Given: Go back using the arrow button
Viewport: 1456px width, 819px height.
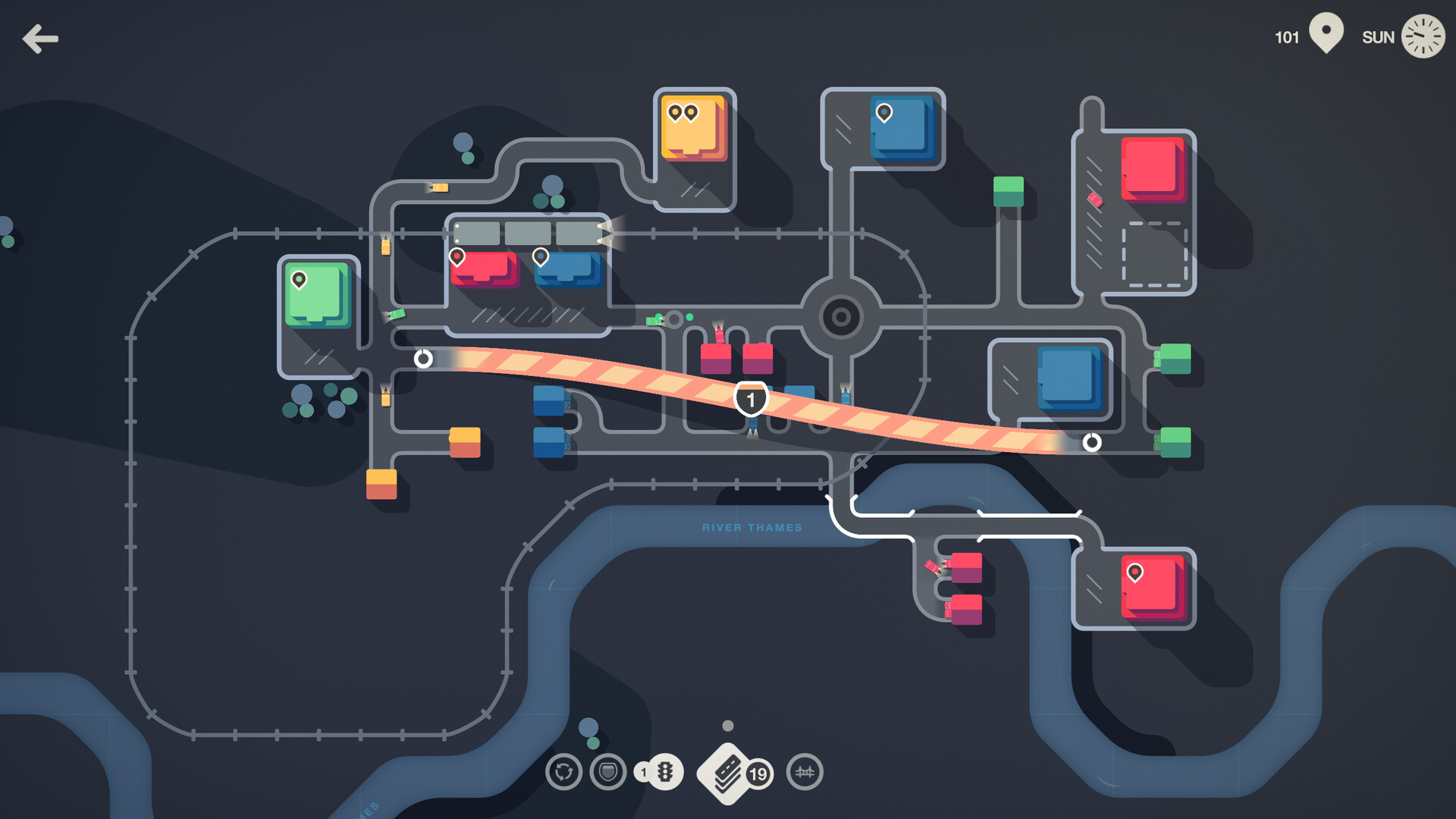Looking at the screenshot, I should [x=40, y=39].
